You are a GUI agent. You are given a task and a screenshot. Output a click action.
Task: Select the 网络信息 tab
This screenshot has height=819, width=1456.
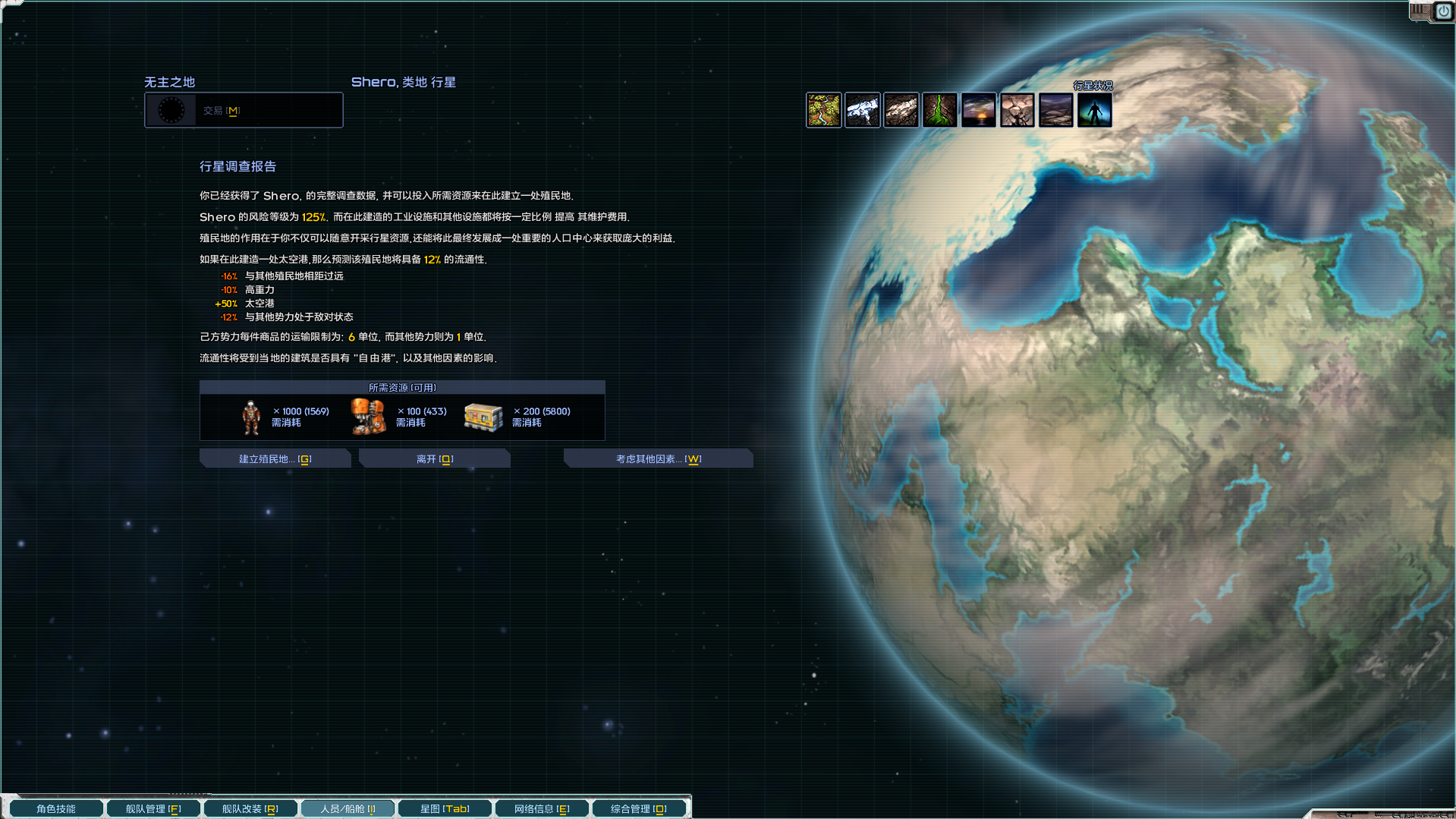click(542, 808)
